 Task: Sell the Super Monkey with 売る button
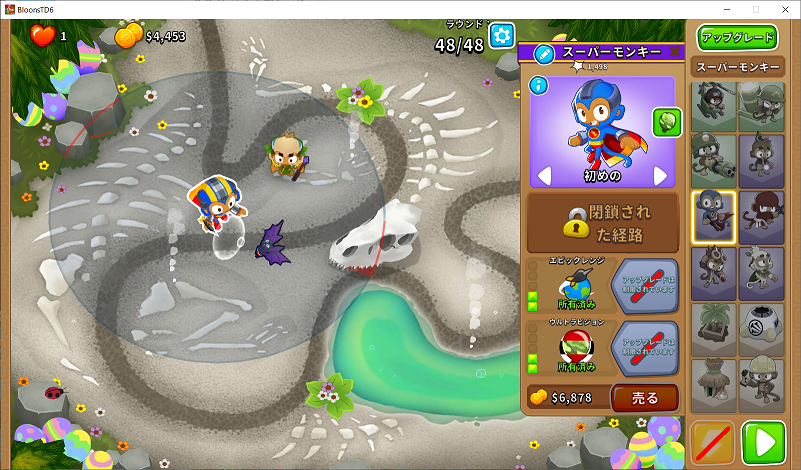[x=644, y=398]
